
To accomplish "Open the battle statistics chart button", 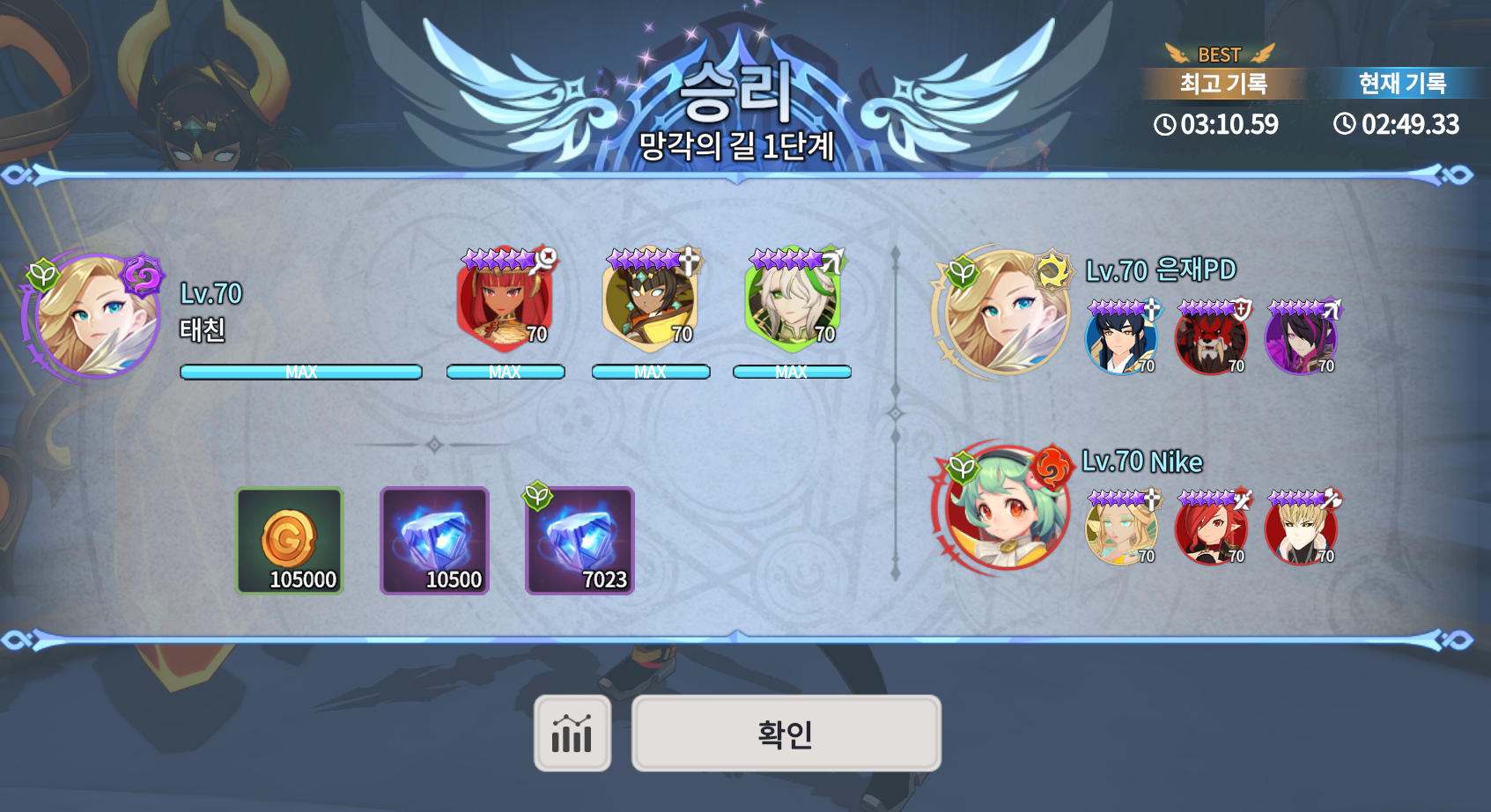I will click(x=572, y=733).
